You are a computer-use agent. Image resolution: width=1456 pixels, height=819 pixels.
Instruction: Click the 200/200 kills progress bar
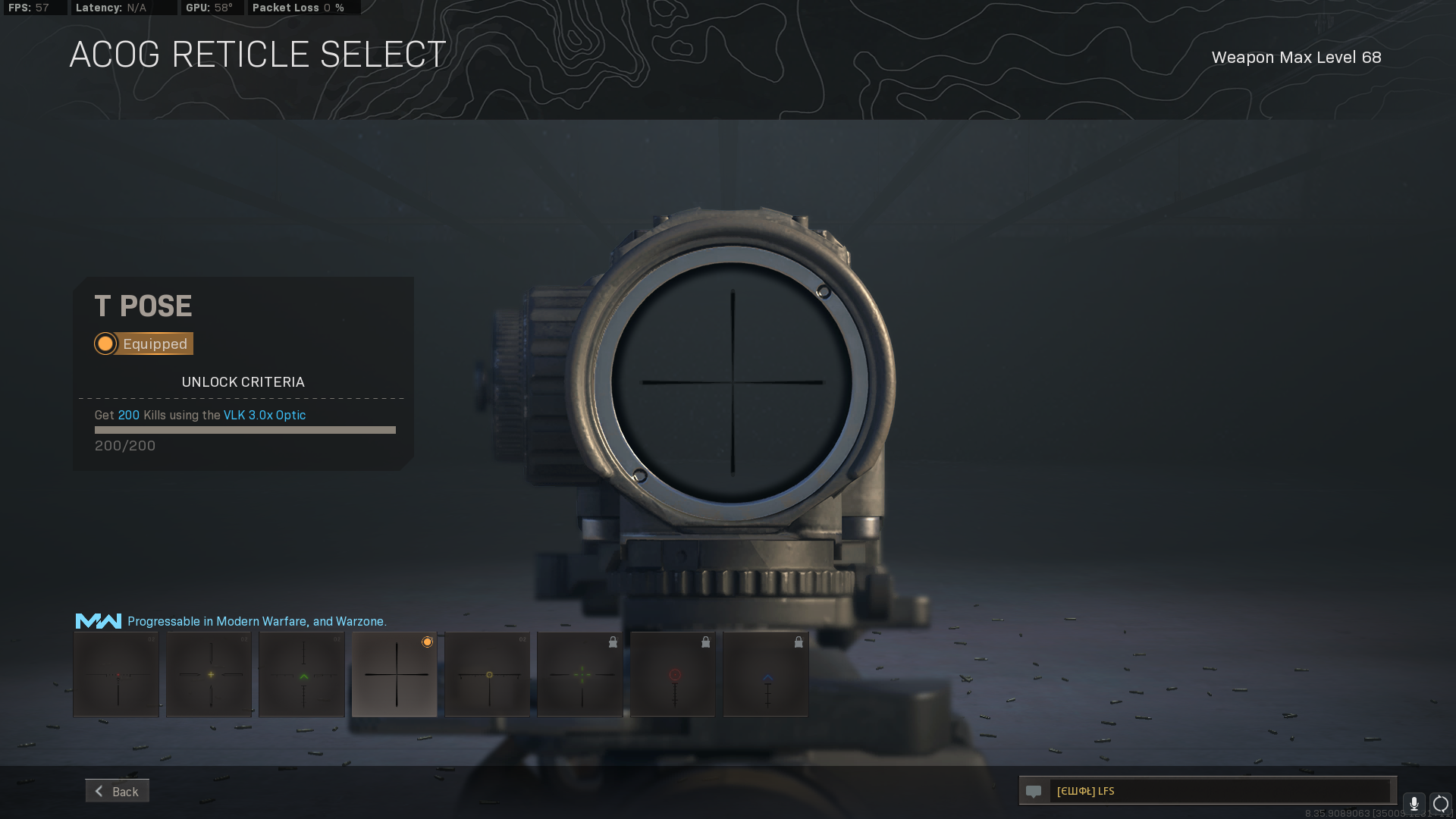tap(244, 430)
